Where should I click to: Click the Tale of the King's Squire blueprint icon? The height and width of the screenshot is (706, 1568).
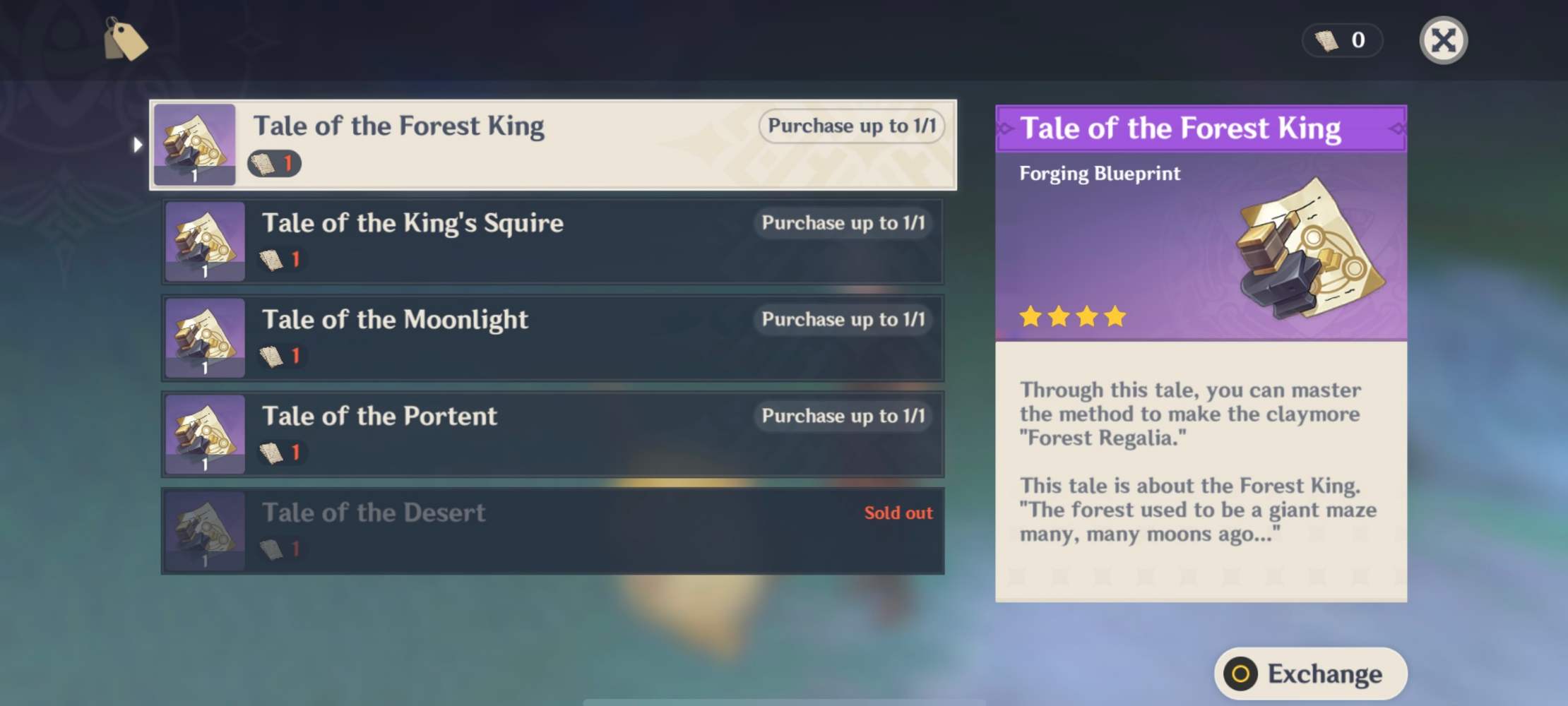(x=205, y=241)
